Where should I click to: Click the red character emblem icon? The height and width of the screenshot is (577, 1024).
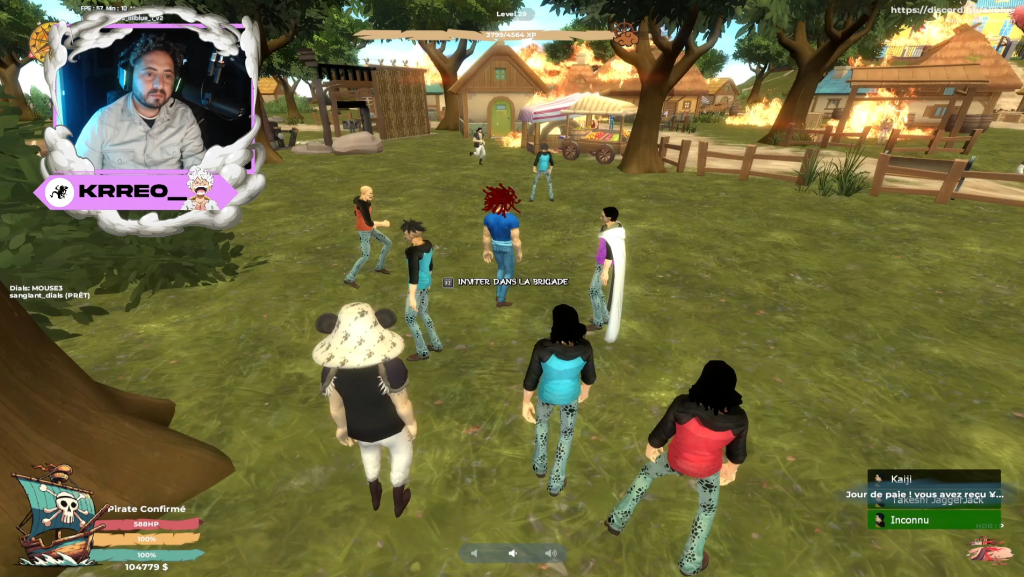tap(989, 549)
